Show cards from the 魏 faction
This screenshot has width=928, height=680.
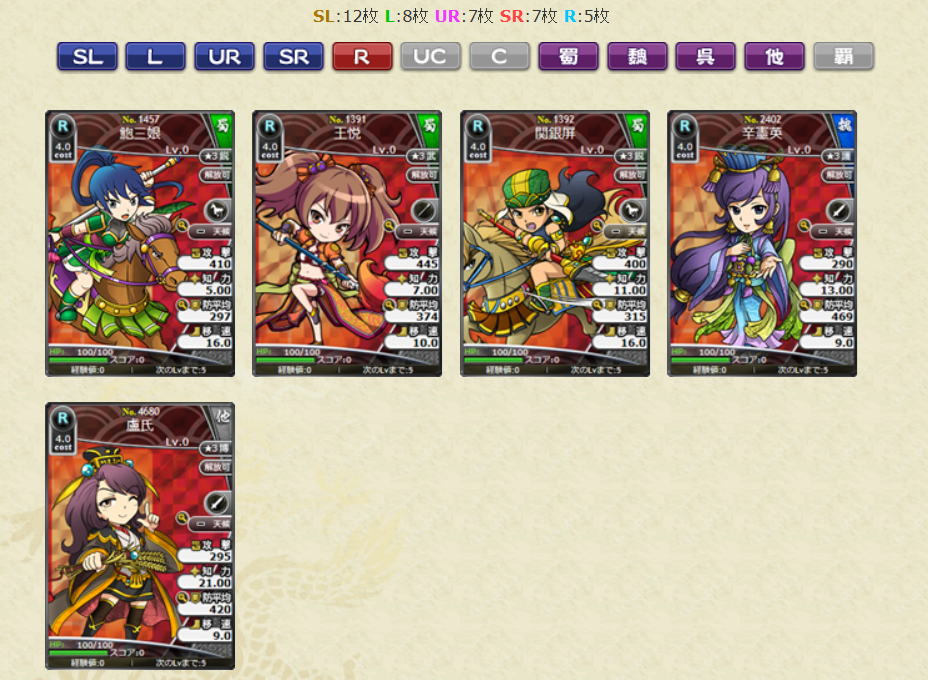(x=637, y=57)
